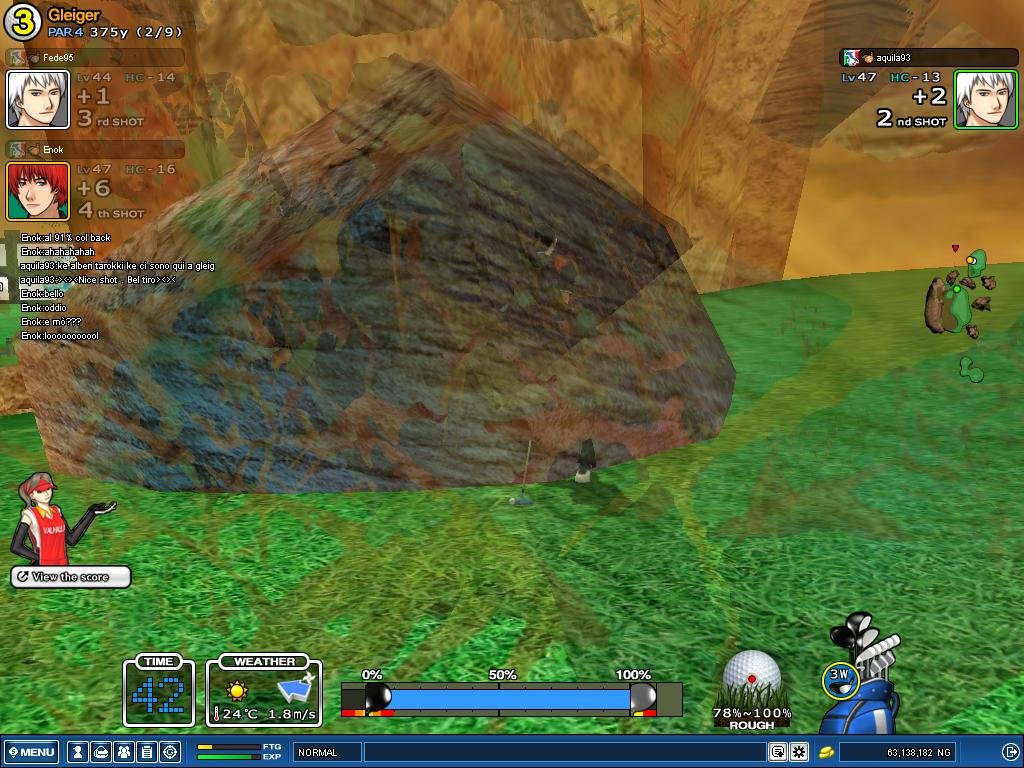
Task: Open the single-person profile toolbar icon
Action: point(78,752)
